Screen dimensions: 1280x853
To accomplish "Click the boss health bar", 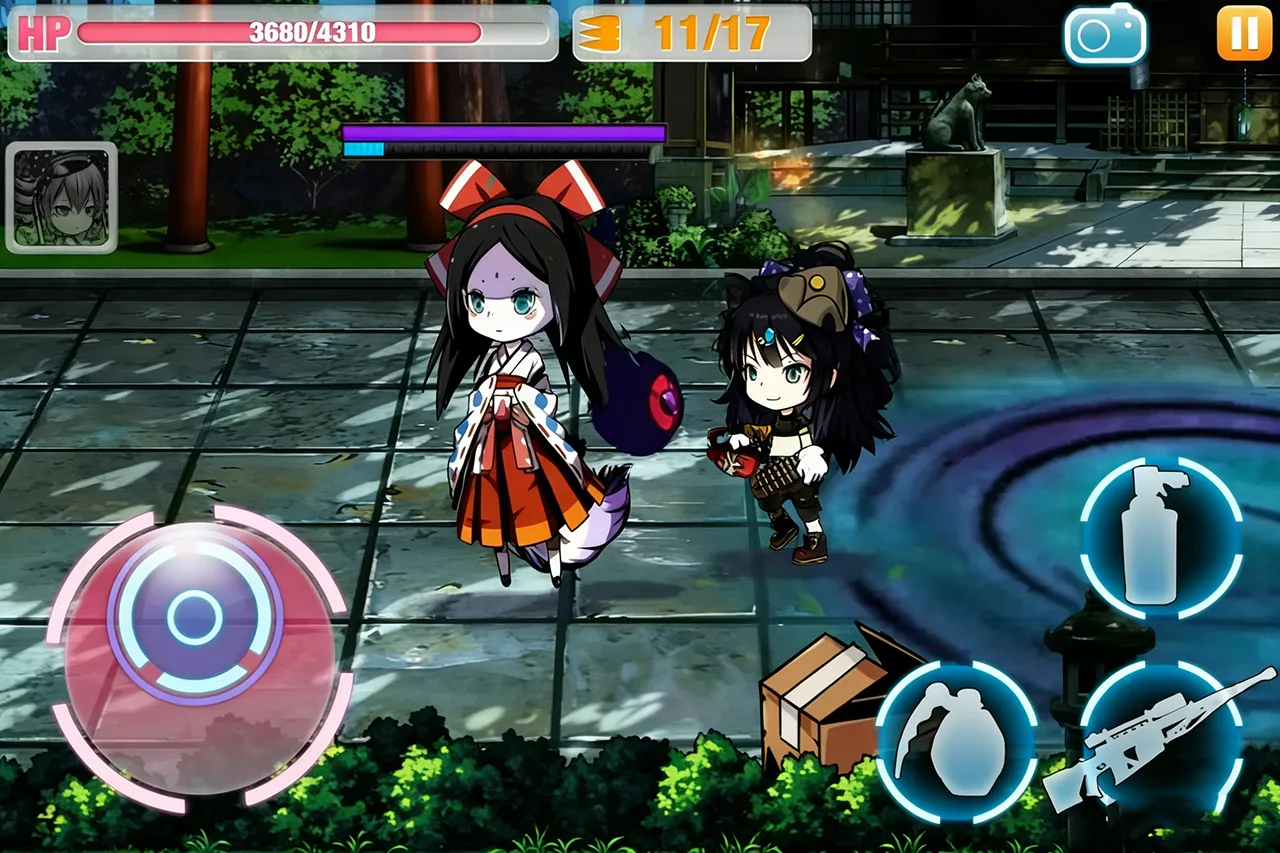I will click(505, 131).
